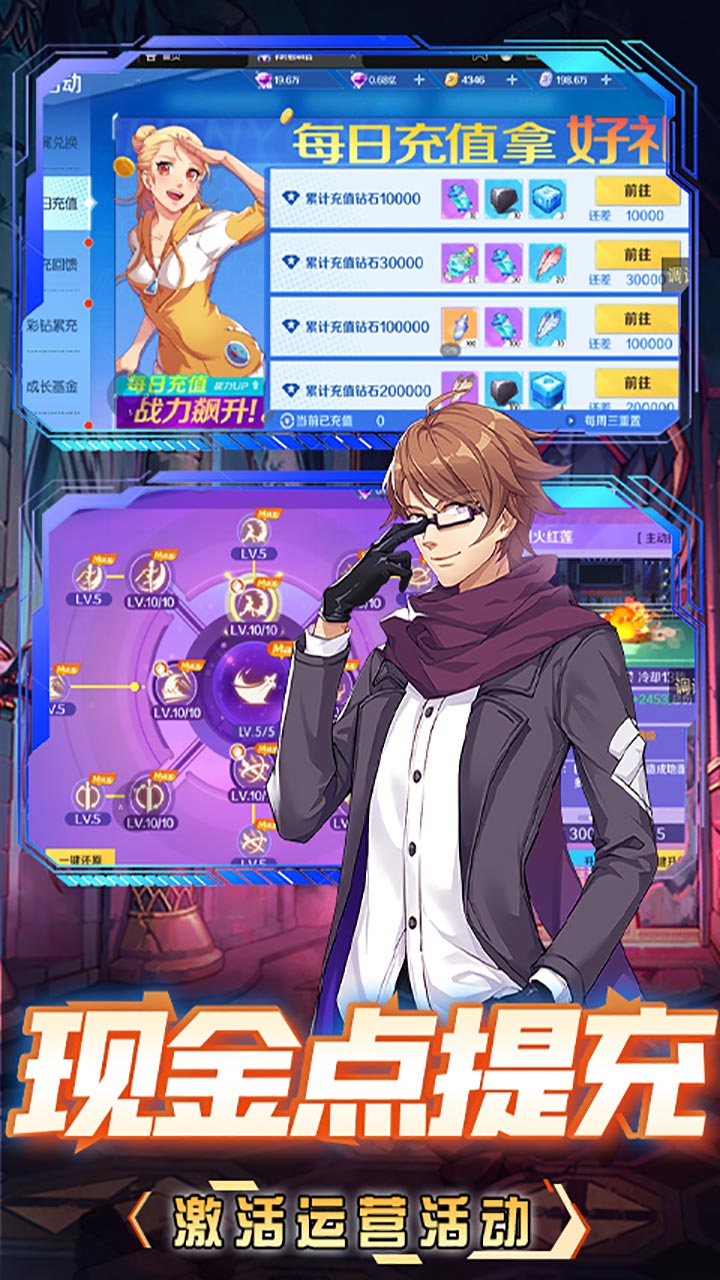Click 前往 for the 30000 diamond recharge row
The width and height of the screenshot is (720, 1280).
[637, 255]
